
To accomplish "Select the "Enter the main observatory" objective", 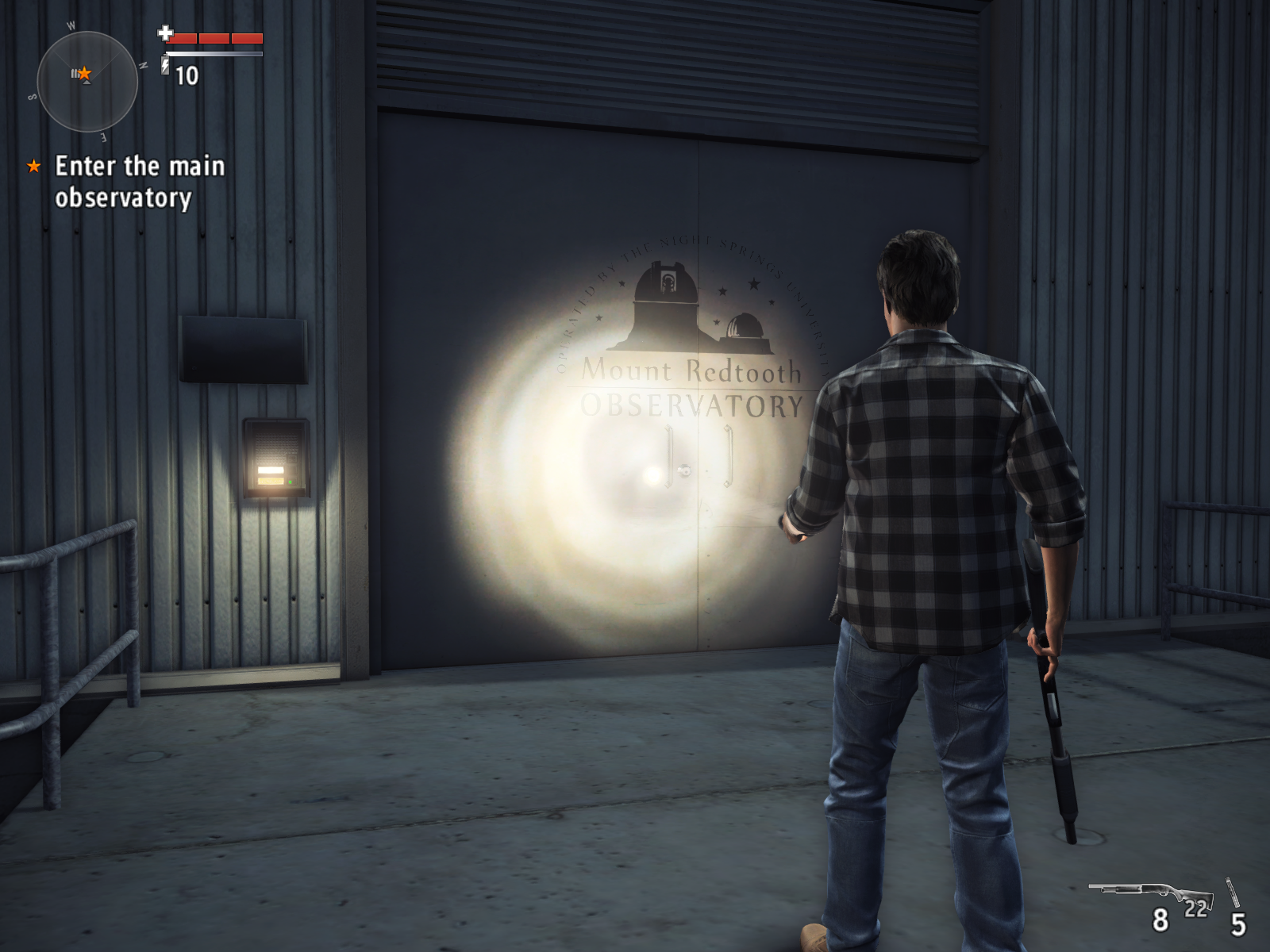I will pos(139,182).
